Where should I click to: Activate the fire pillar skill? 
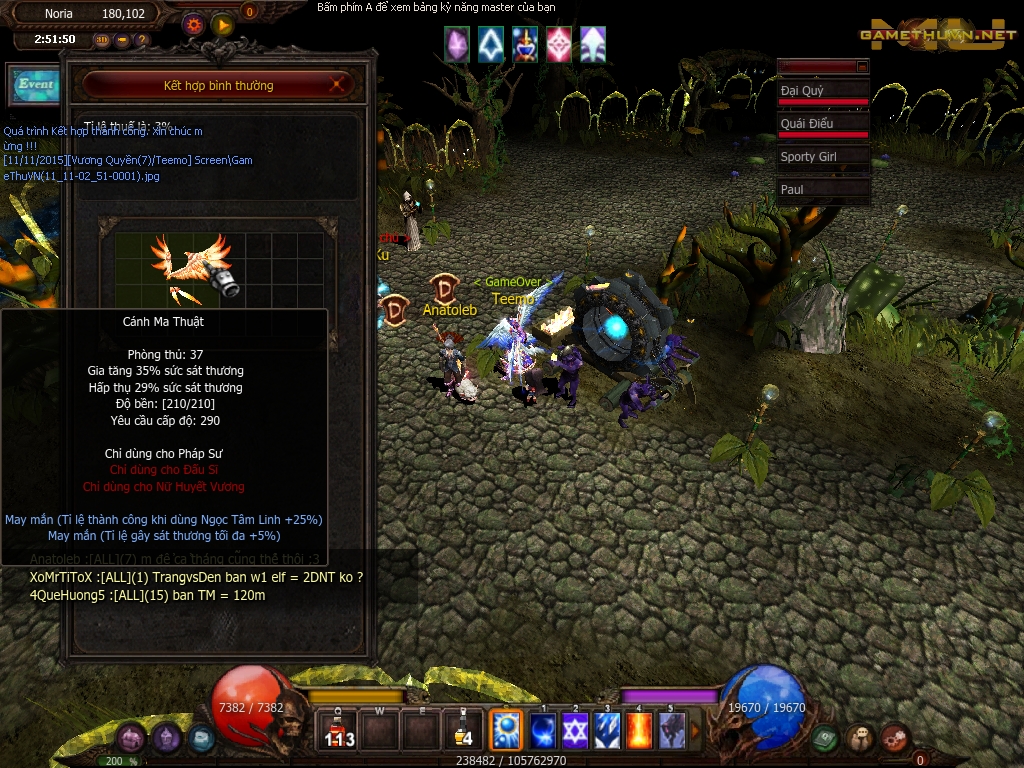coord(639,731)
